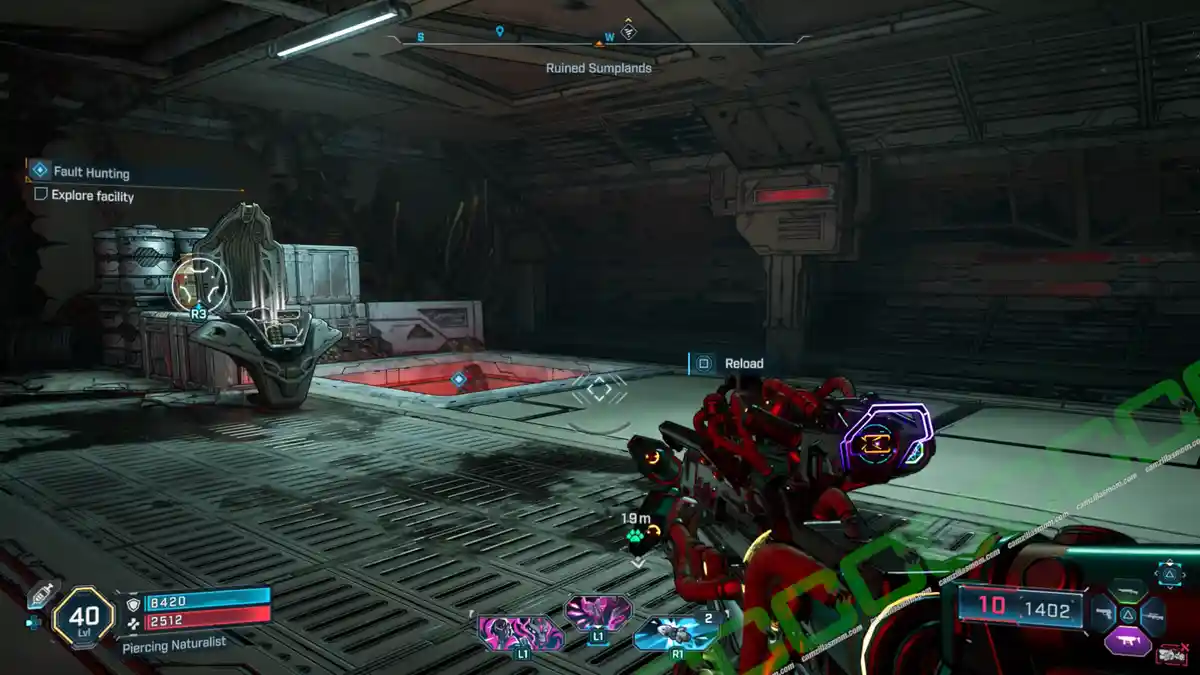Toggle the Explore facility objective checkbox
This screenshot has height=675, width=1200.
41,195
